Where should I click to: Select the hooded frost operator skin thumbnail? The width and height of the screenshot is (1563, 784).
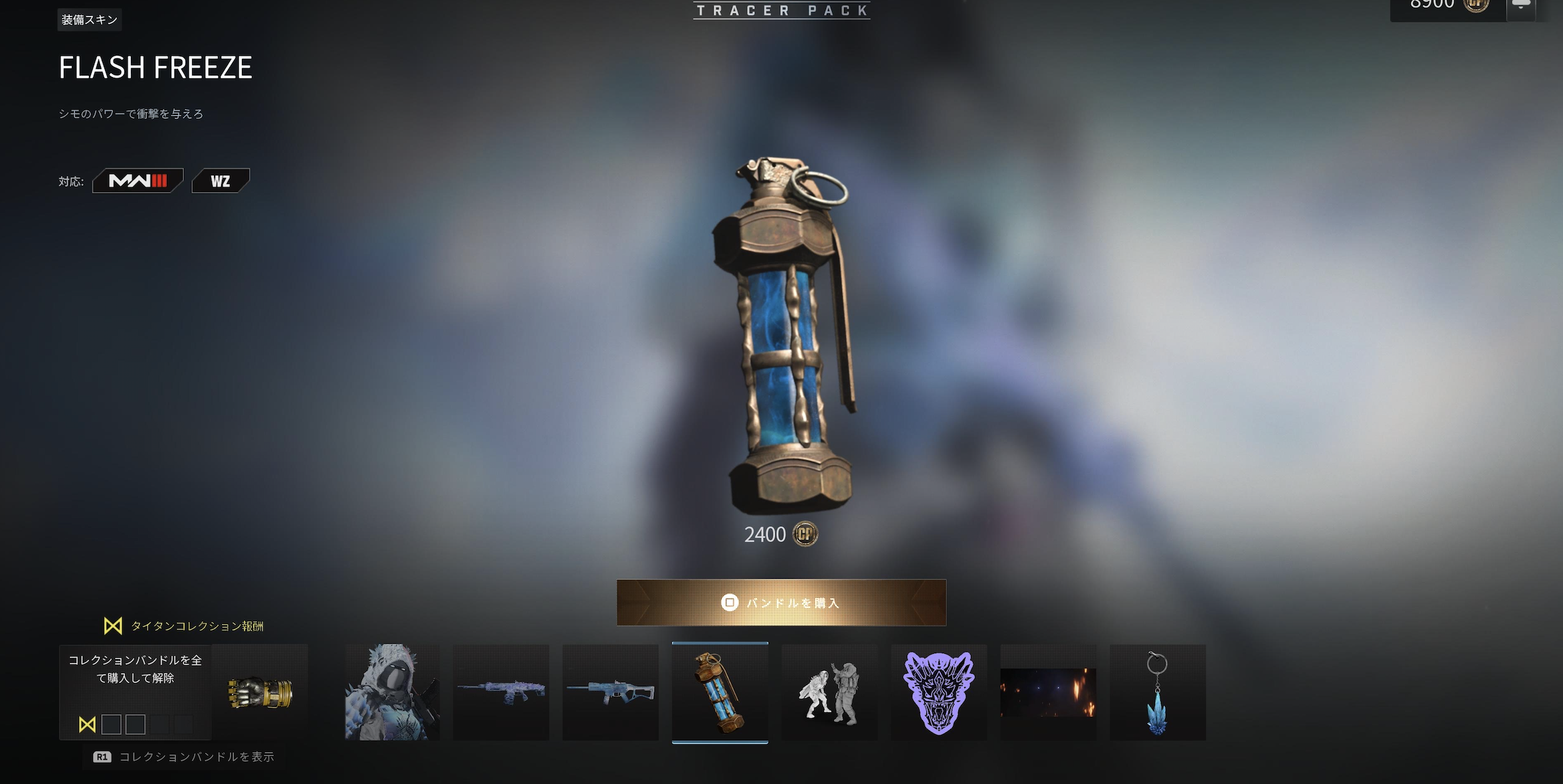click(392, 692)
